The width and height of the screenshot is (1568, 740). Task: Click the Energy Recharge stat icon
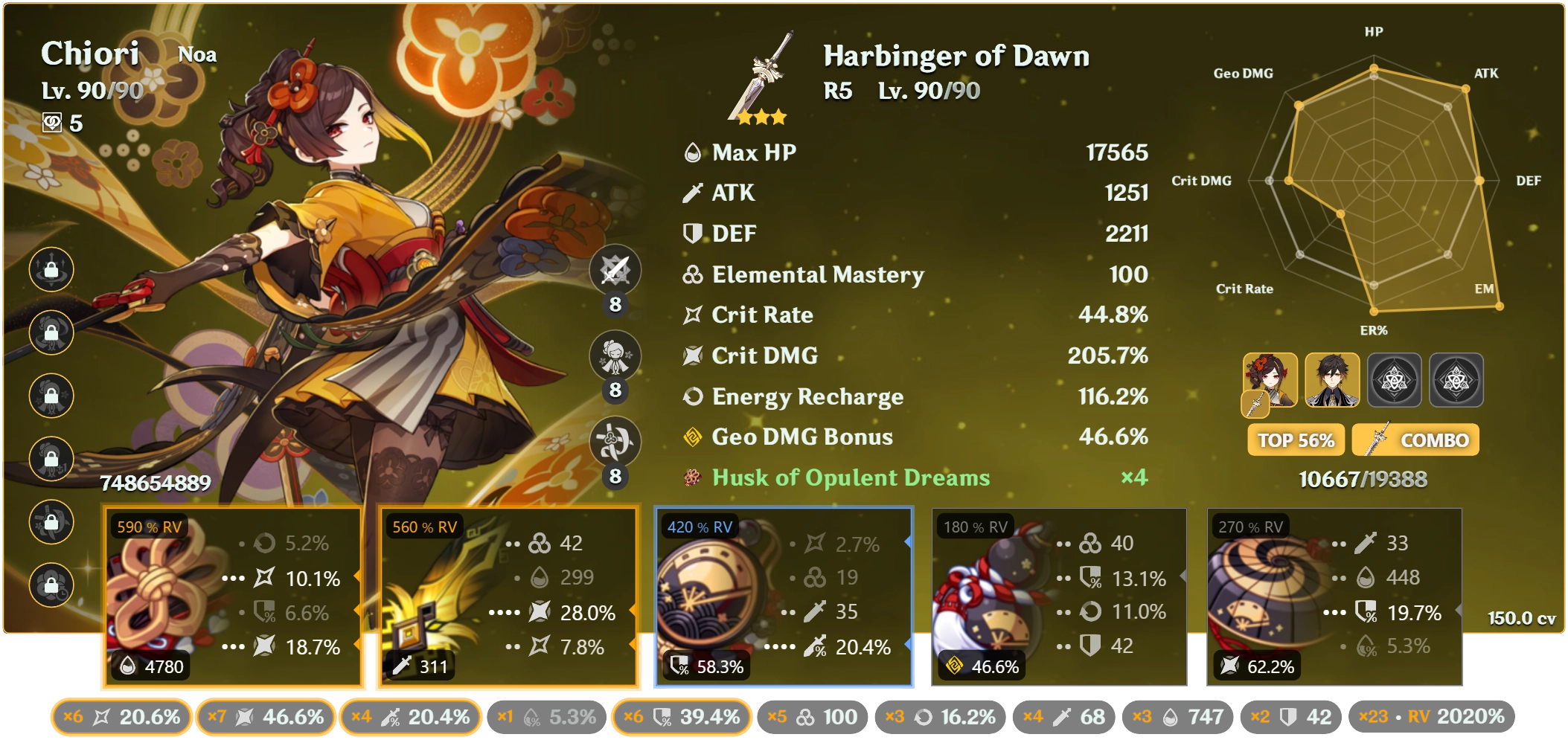tap(693, 396)
